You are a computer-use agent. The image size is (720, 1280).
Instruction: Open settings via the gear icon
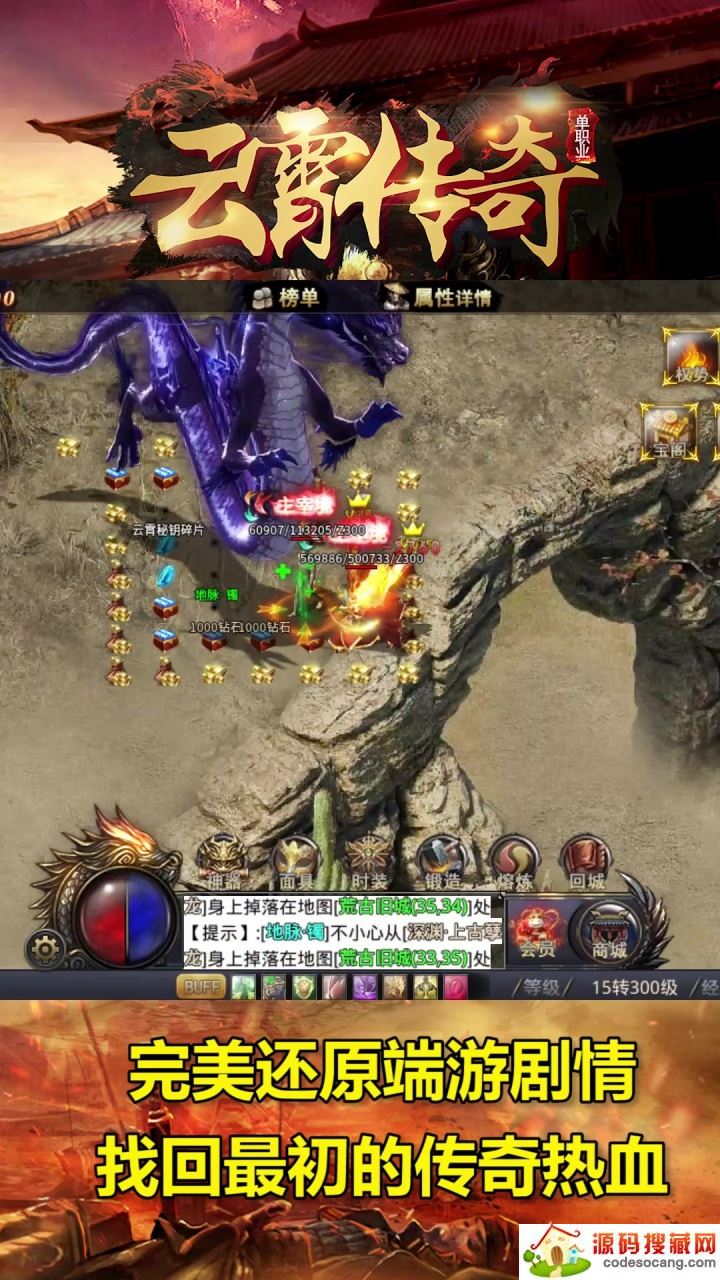pos(44,946)
